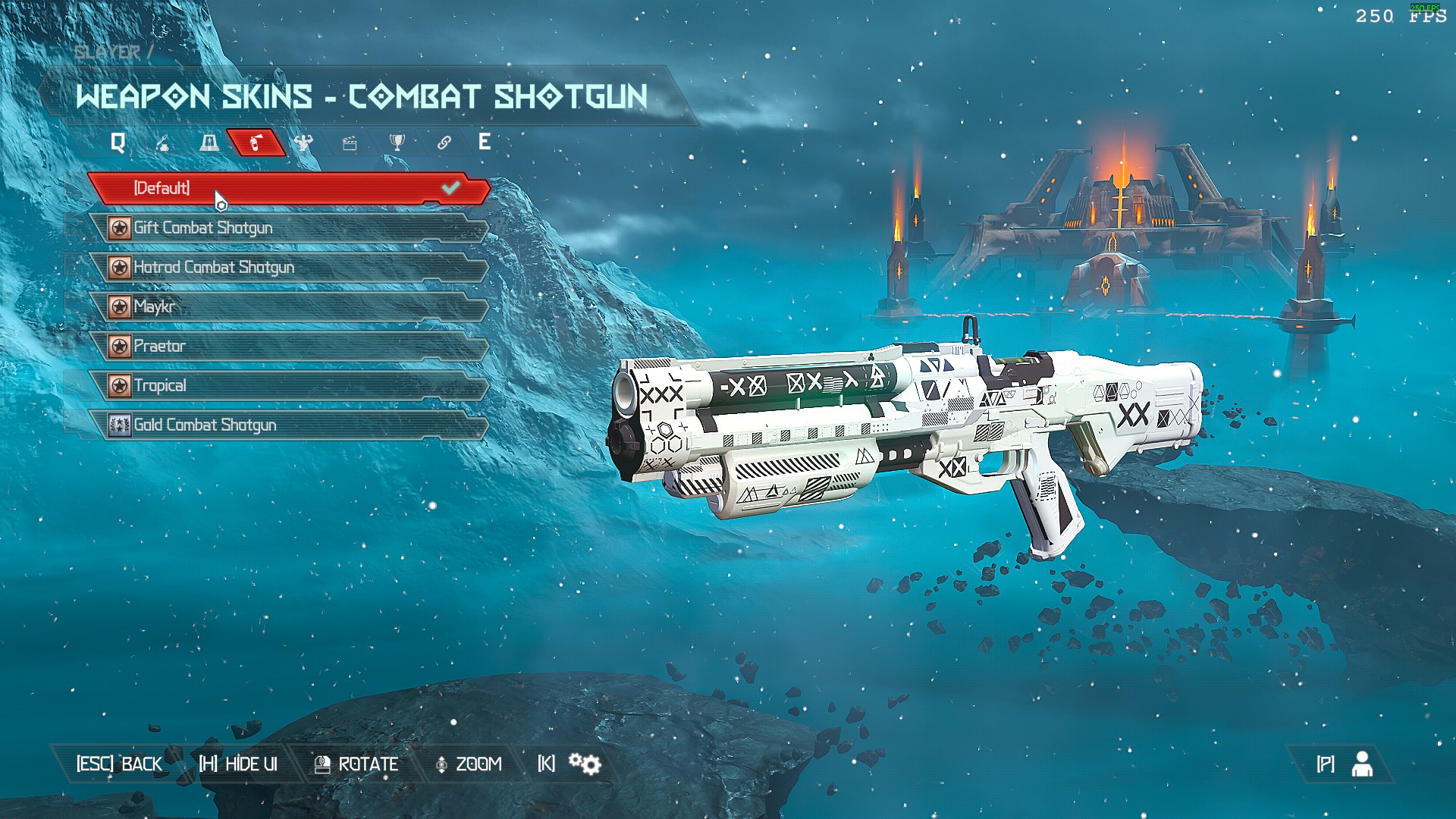This screenshot has height=819, width=1456.
Task: Choose the Tropical skin
Action: [x=288, y=385]
